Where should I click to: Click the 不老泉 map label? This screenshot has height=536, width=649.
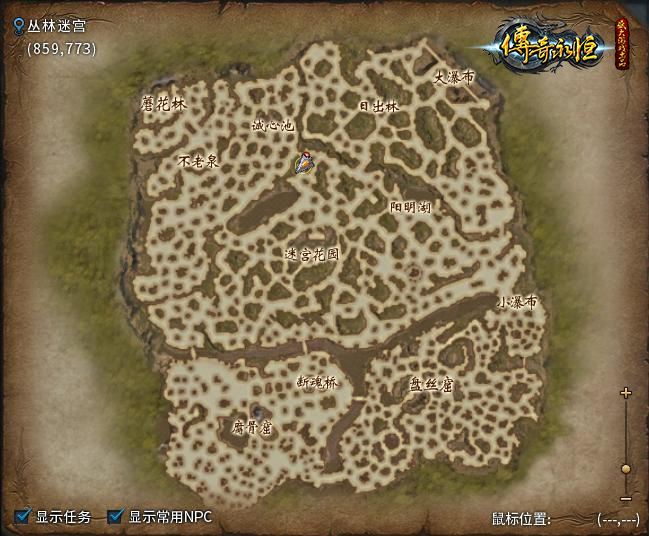[x=198, y=160]
